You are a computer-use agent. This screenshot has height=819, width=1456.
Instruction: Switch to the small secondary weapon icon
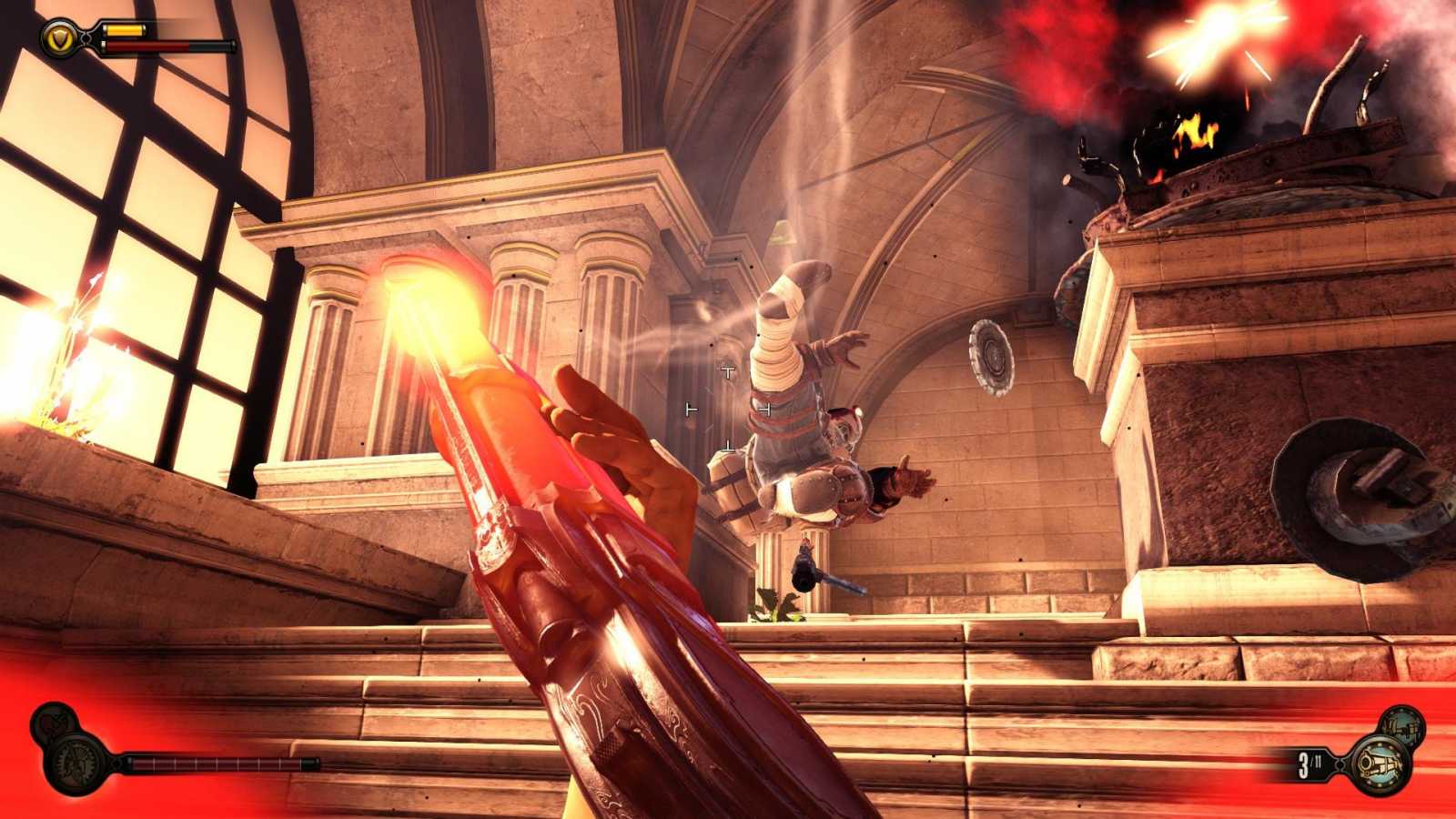point(1400,723)
